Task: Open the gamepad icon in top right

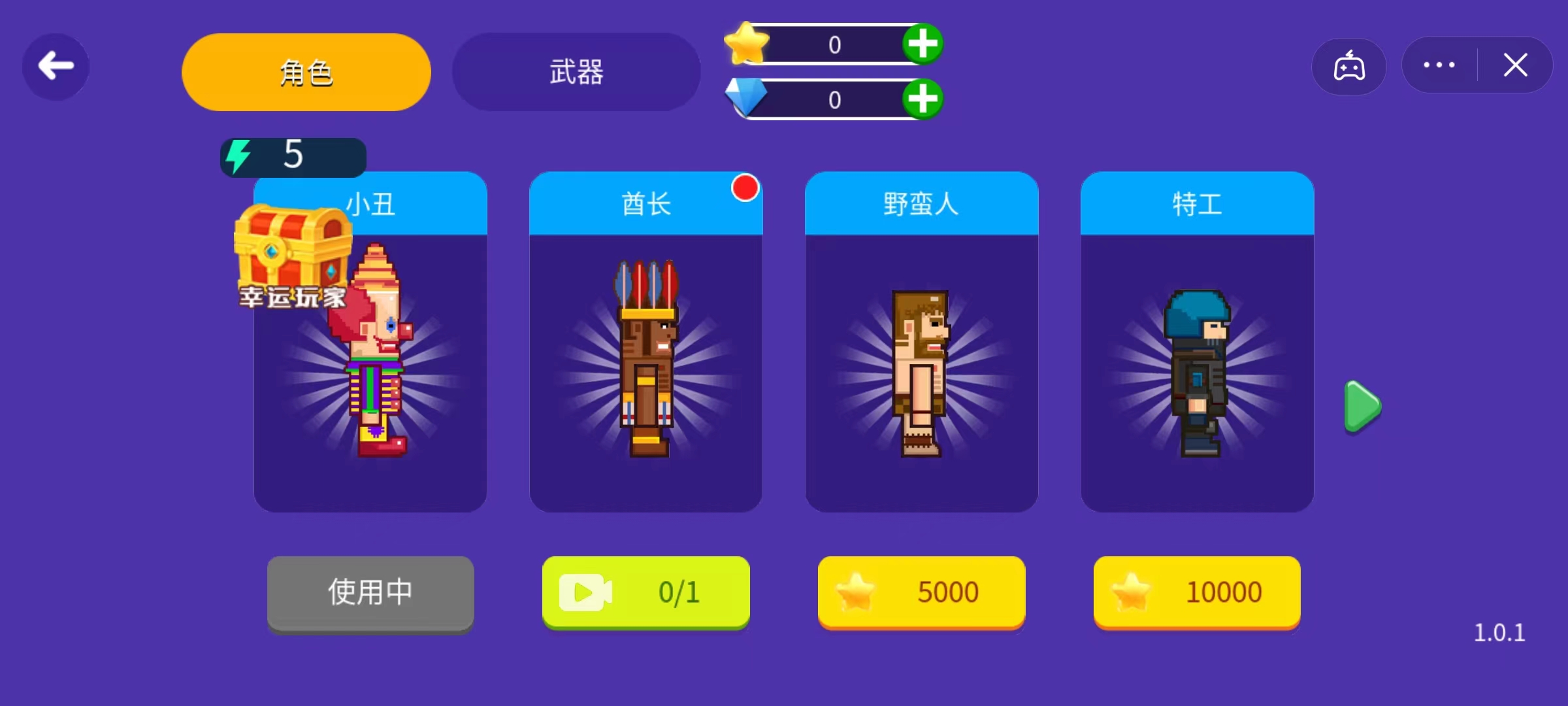Action: click(x=1349, y=65)
